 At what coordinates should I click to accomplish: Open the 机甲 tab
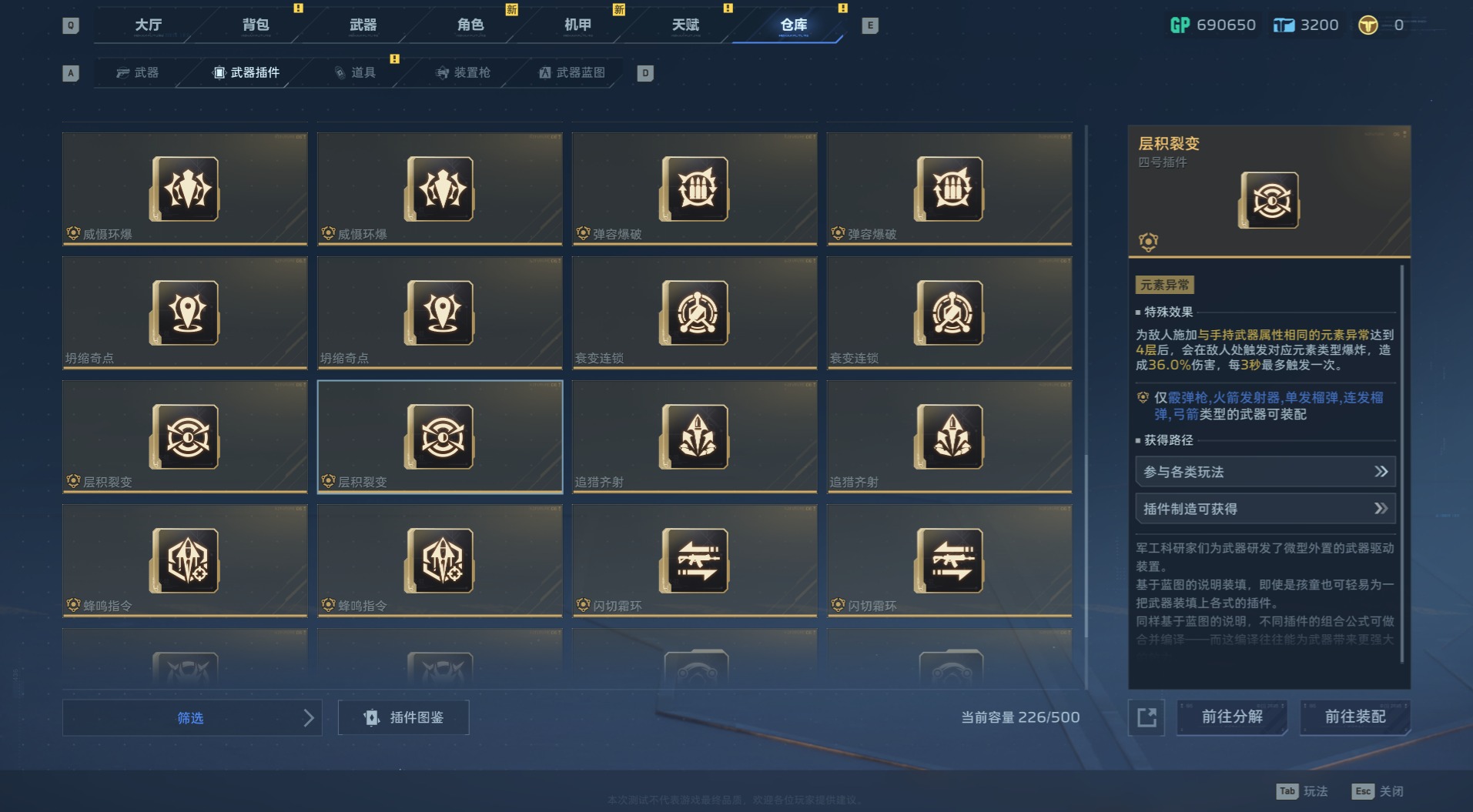point(577,25)
